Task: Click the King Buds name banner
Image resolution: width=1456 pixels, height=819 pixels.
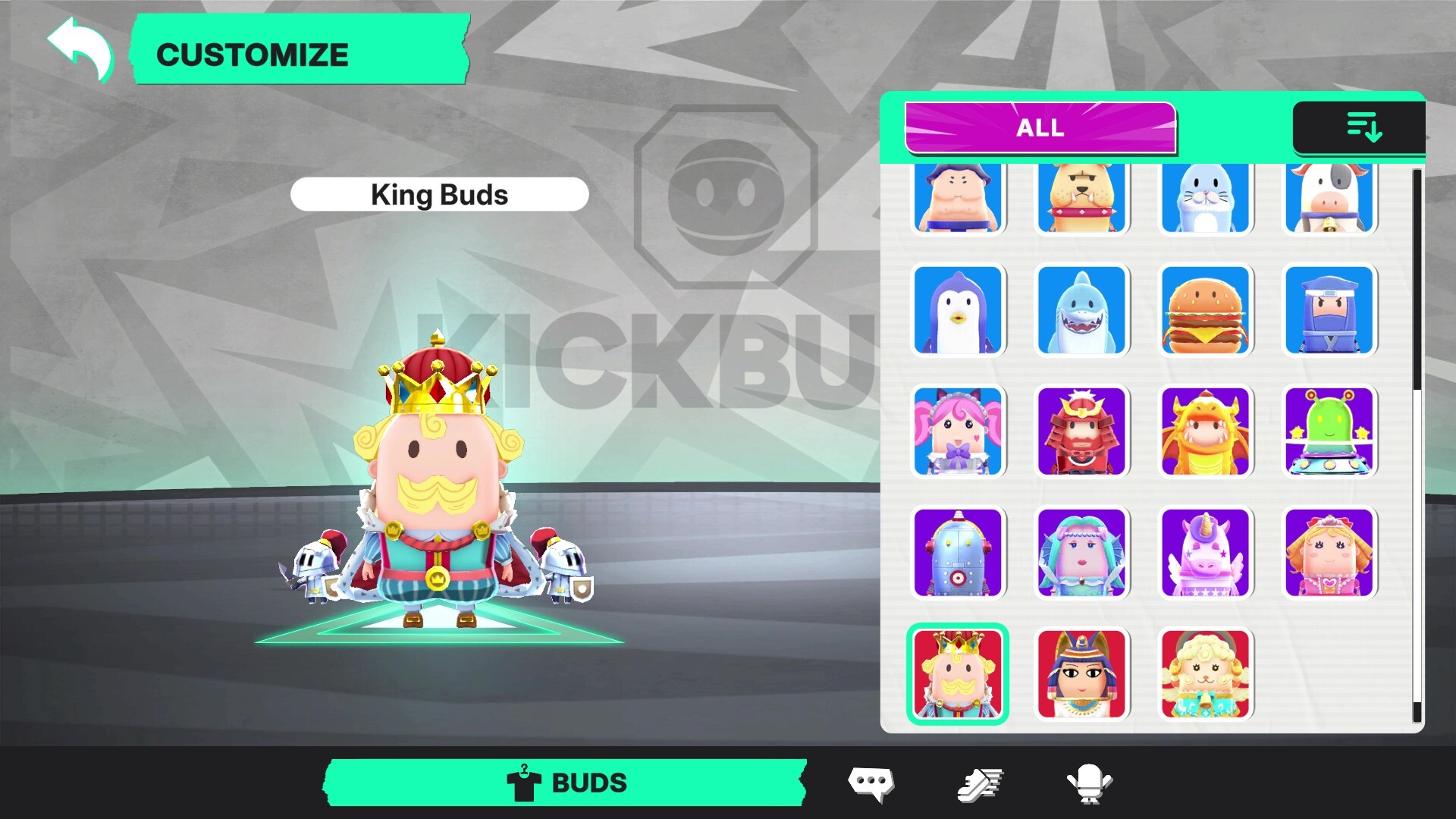Action: (439, 194)
